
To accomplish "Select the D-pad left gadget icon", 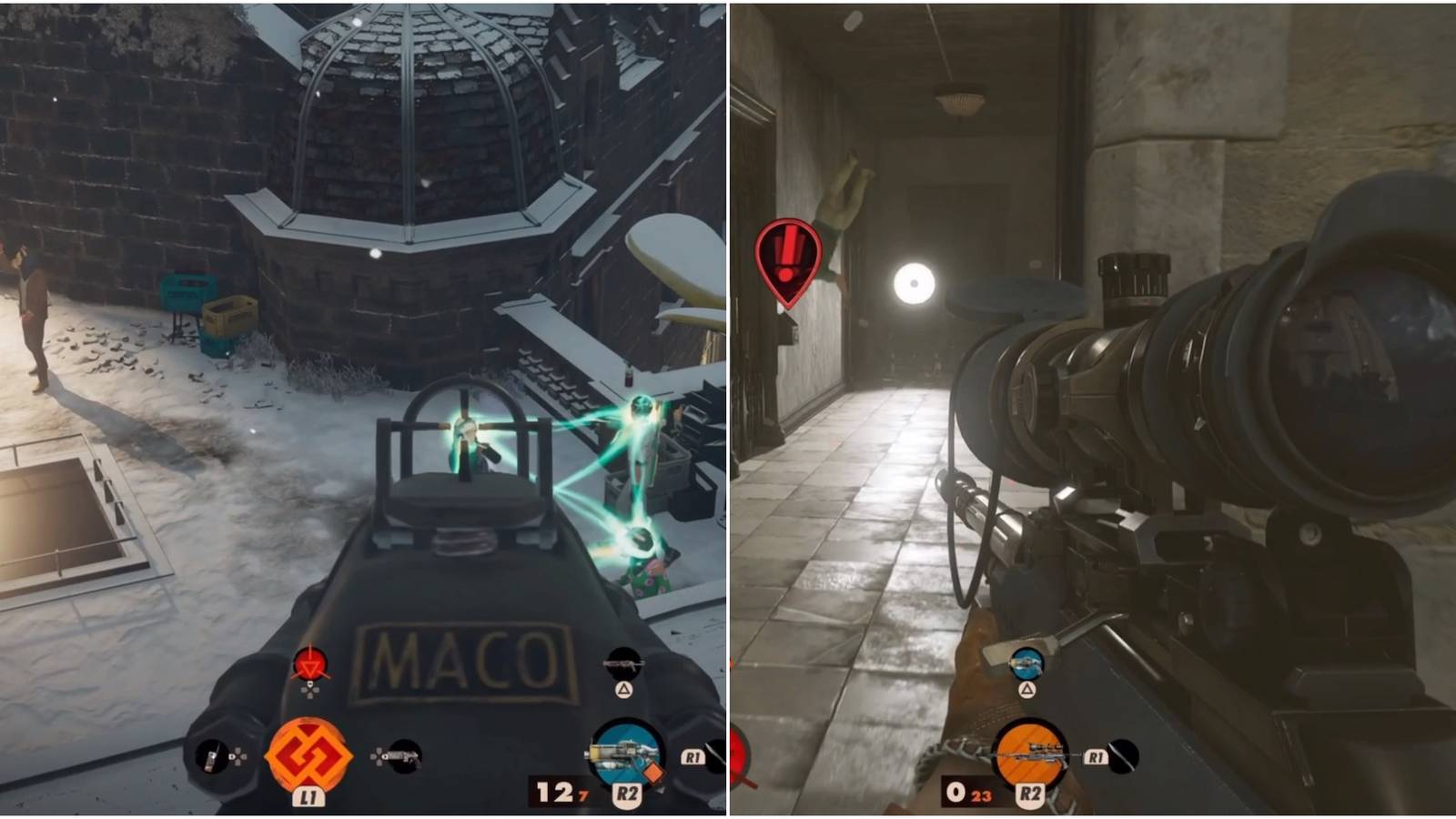I will 209,755.
